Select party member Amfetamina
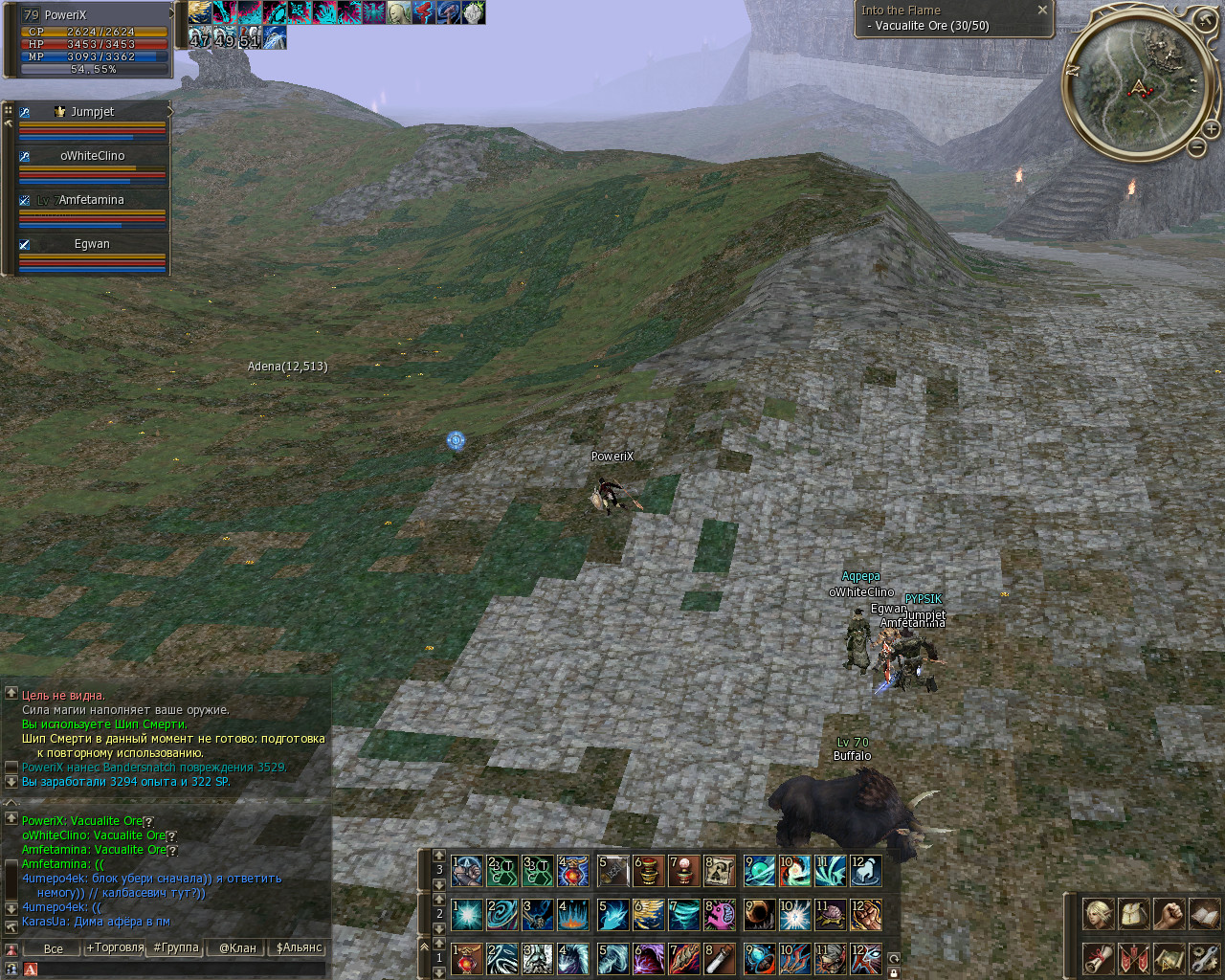Screen dimensions: 1225x980 pos(92,200)
